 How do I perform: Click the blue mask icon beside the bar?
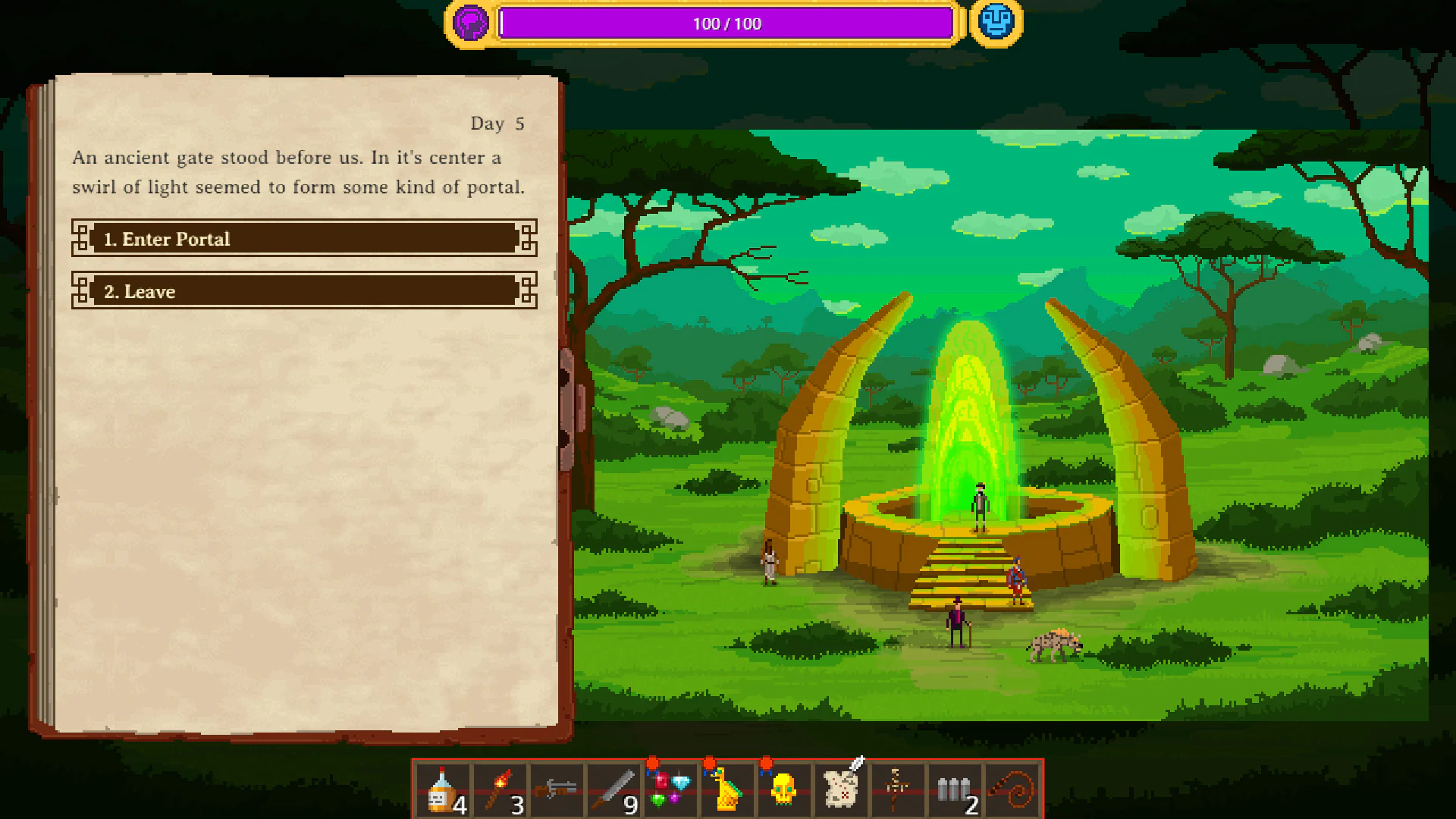[x=996, y=23]
